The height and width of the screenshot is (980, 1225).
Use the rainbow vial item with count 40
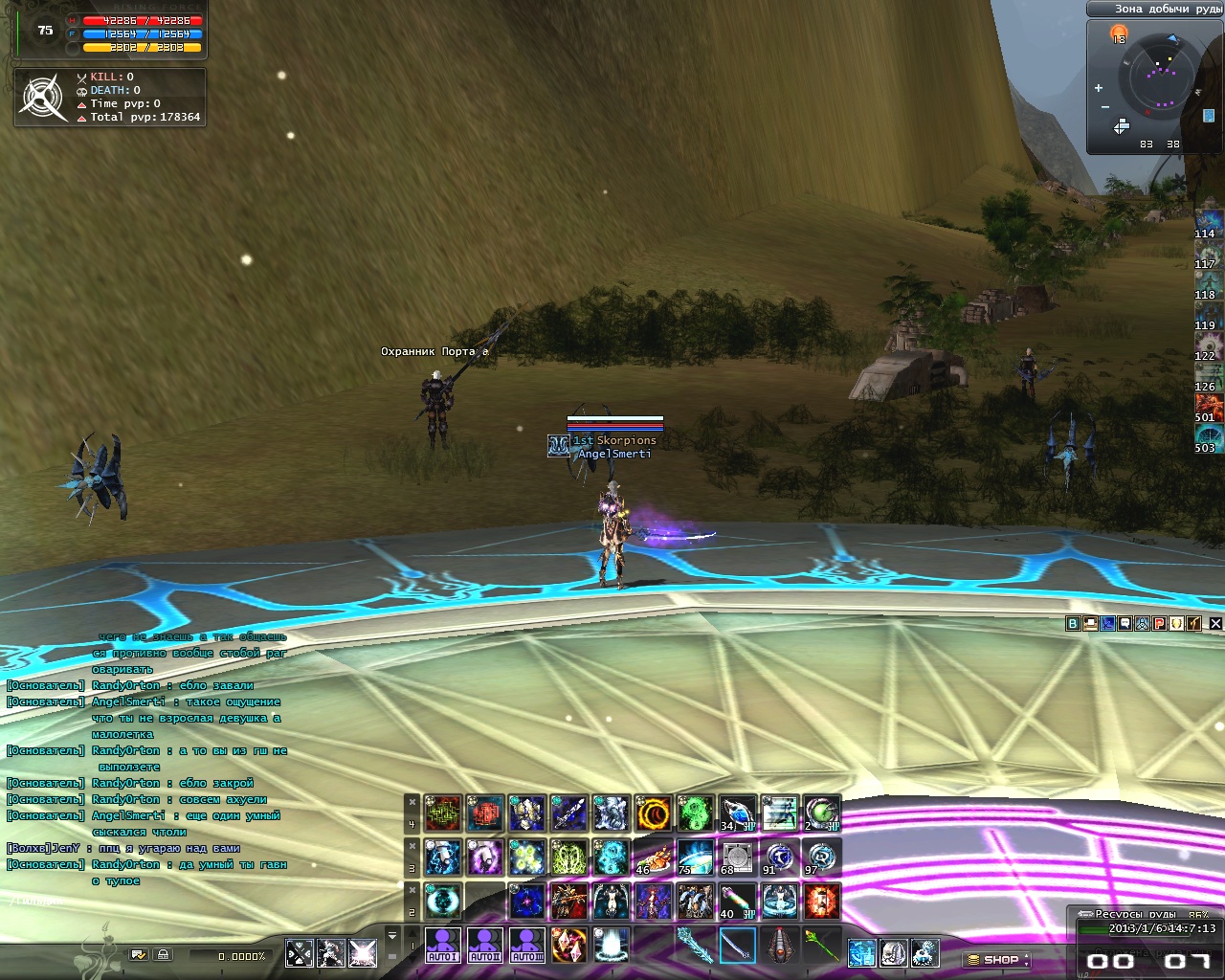coord(737,900)
